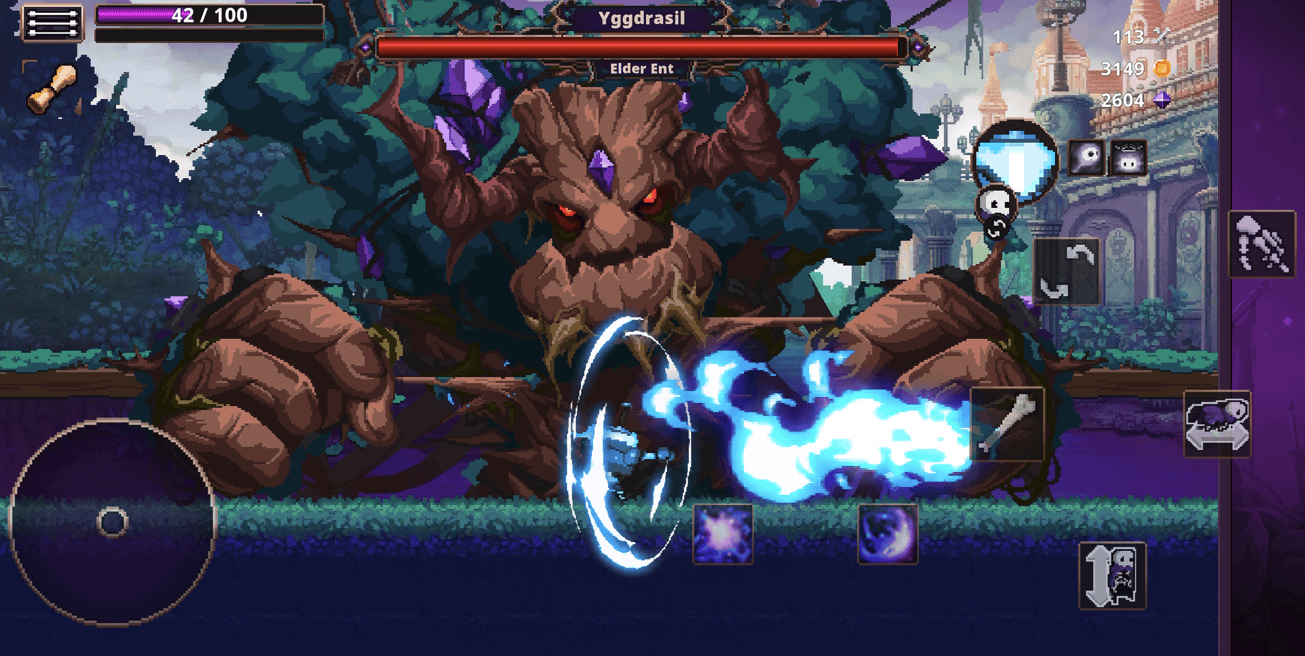Tap the small skull swap indicator
The height and width of the screenshot is (656, 1305).
click(x=996, y=208)
